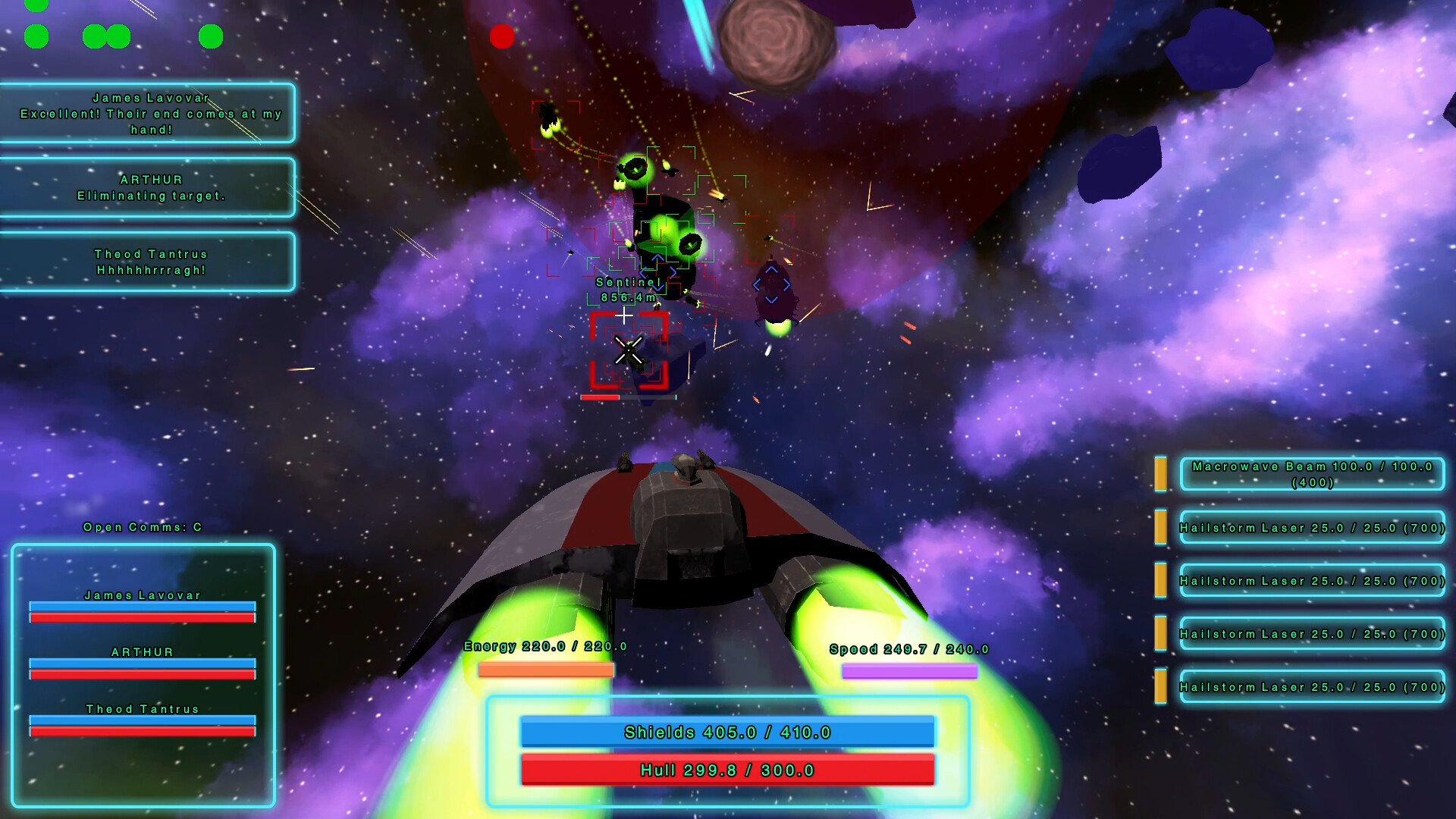Select the Theod Tantrus chat message
1456x819 pixels.
click(x=149, y=262)
